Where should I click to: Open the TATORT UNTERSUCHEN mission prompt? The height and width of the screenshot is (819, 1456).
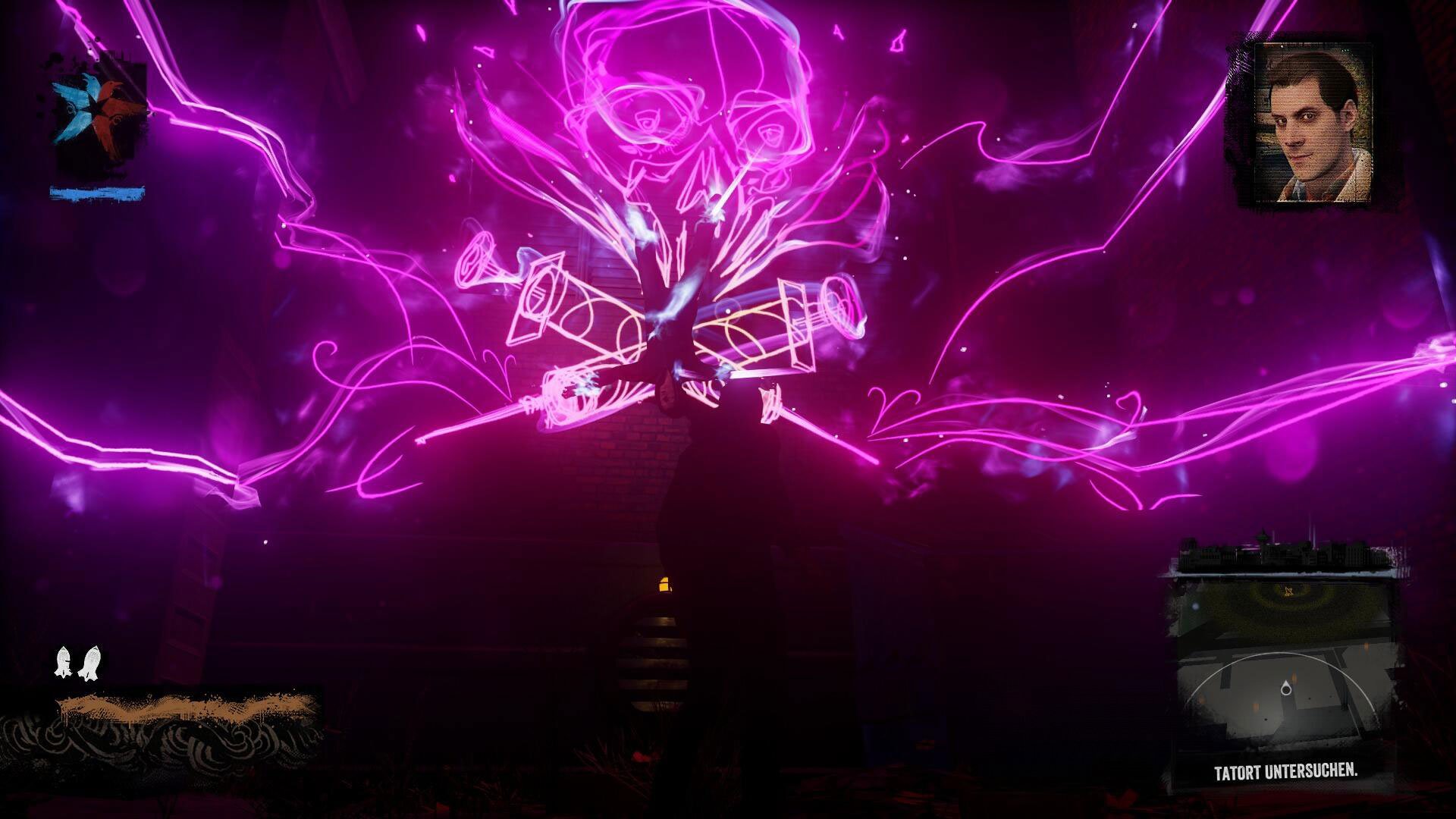pos(1285,771)
